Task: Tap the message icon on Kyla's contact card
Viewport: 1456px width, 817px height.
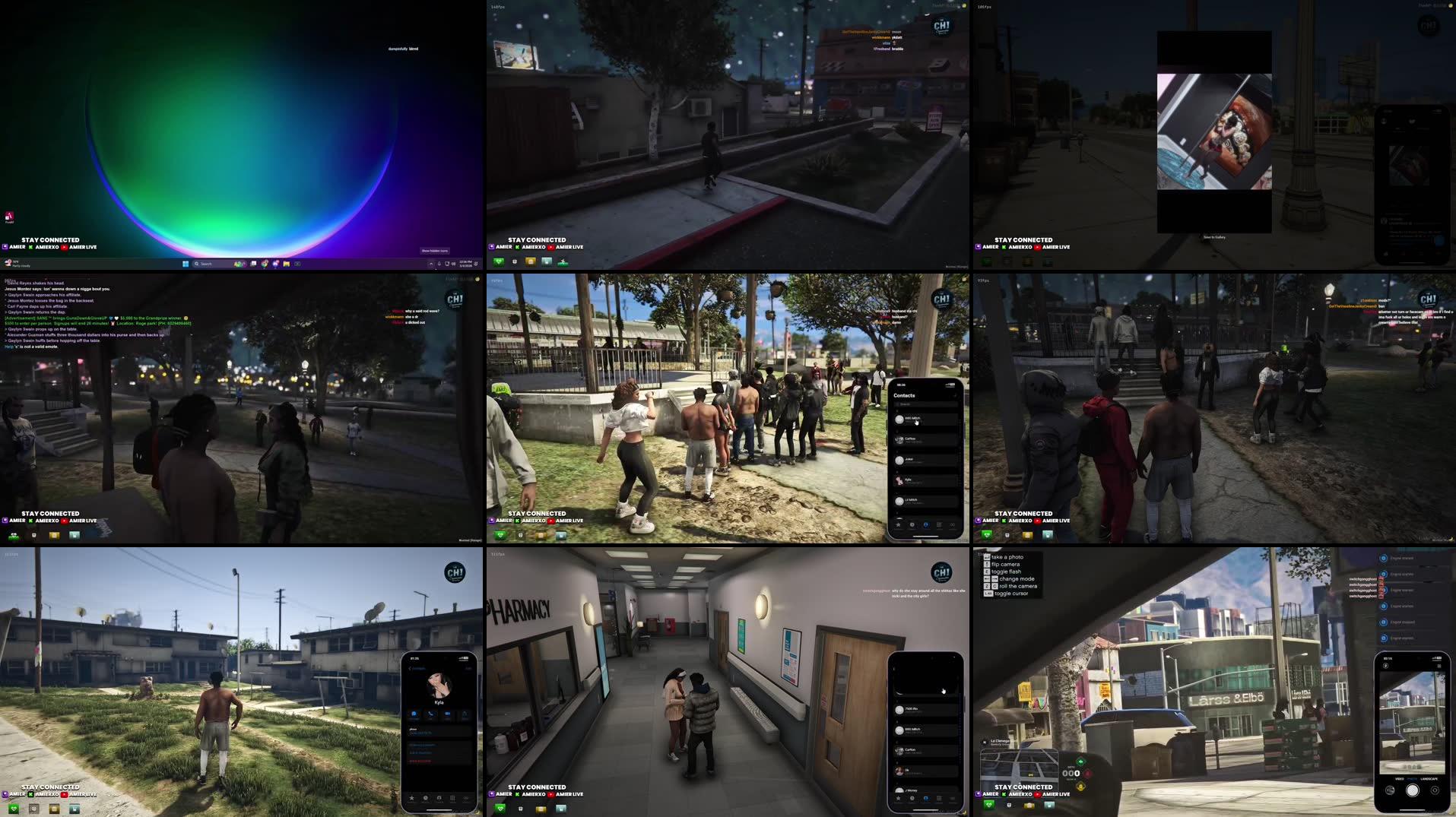Action: coord(414,713)
